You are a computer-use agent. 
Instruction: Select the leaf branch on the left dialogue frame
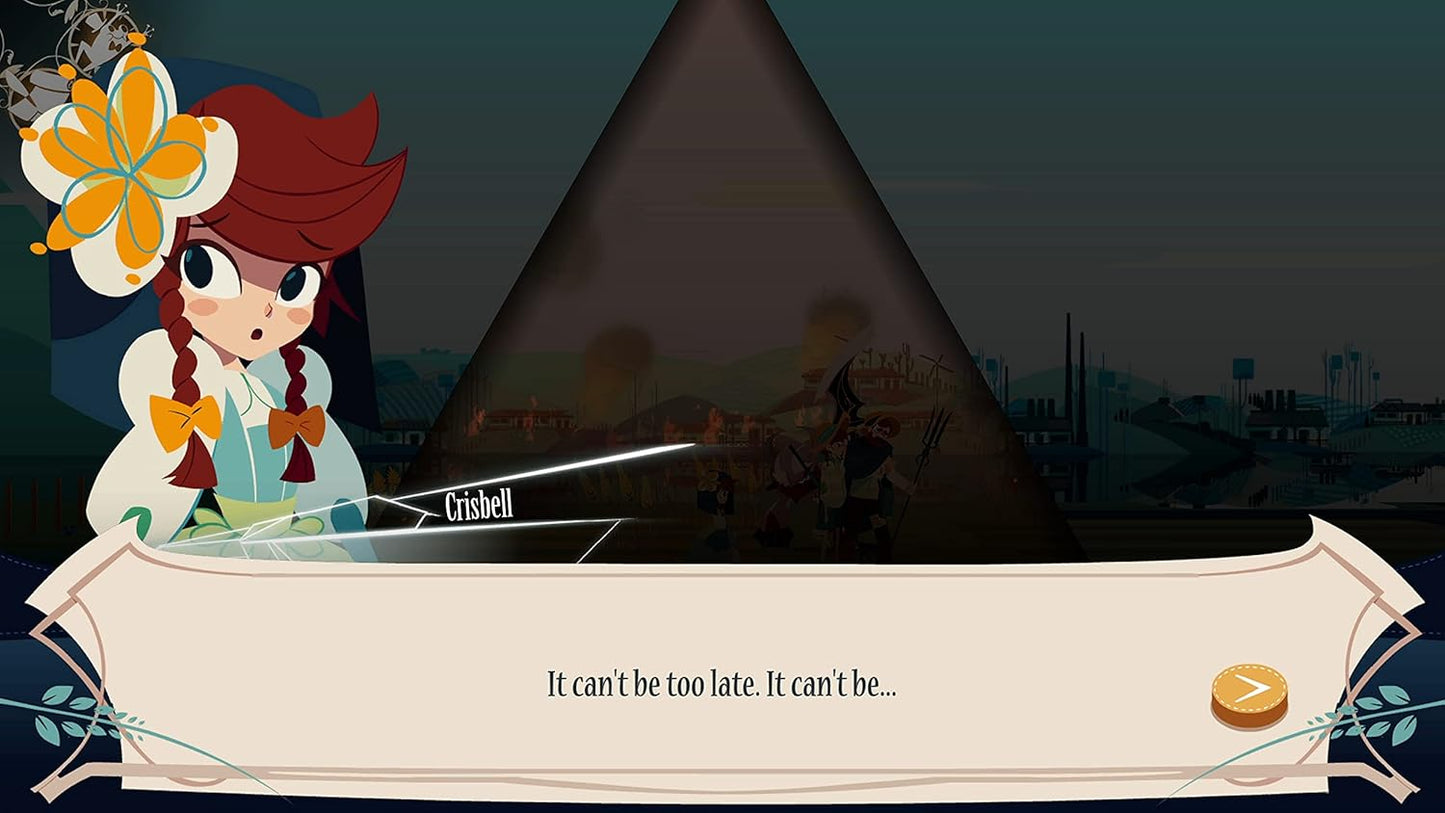[x=65, y=710]
